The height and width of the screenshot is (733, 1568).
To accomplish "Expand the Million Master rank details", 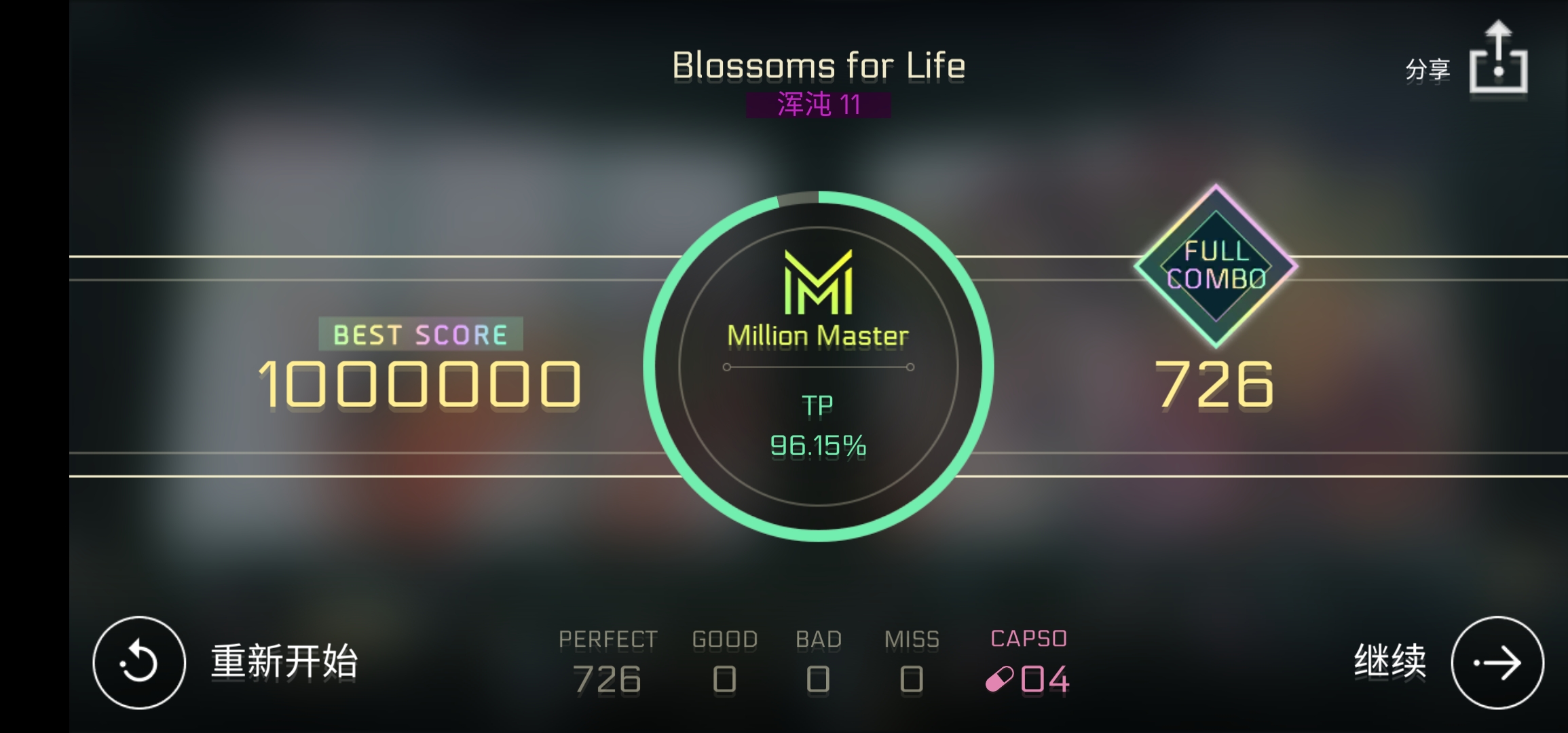I will (817, 334).
